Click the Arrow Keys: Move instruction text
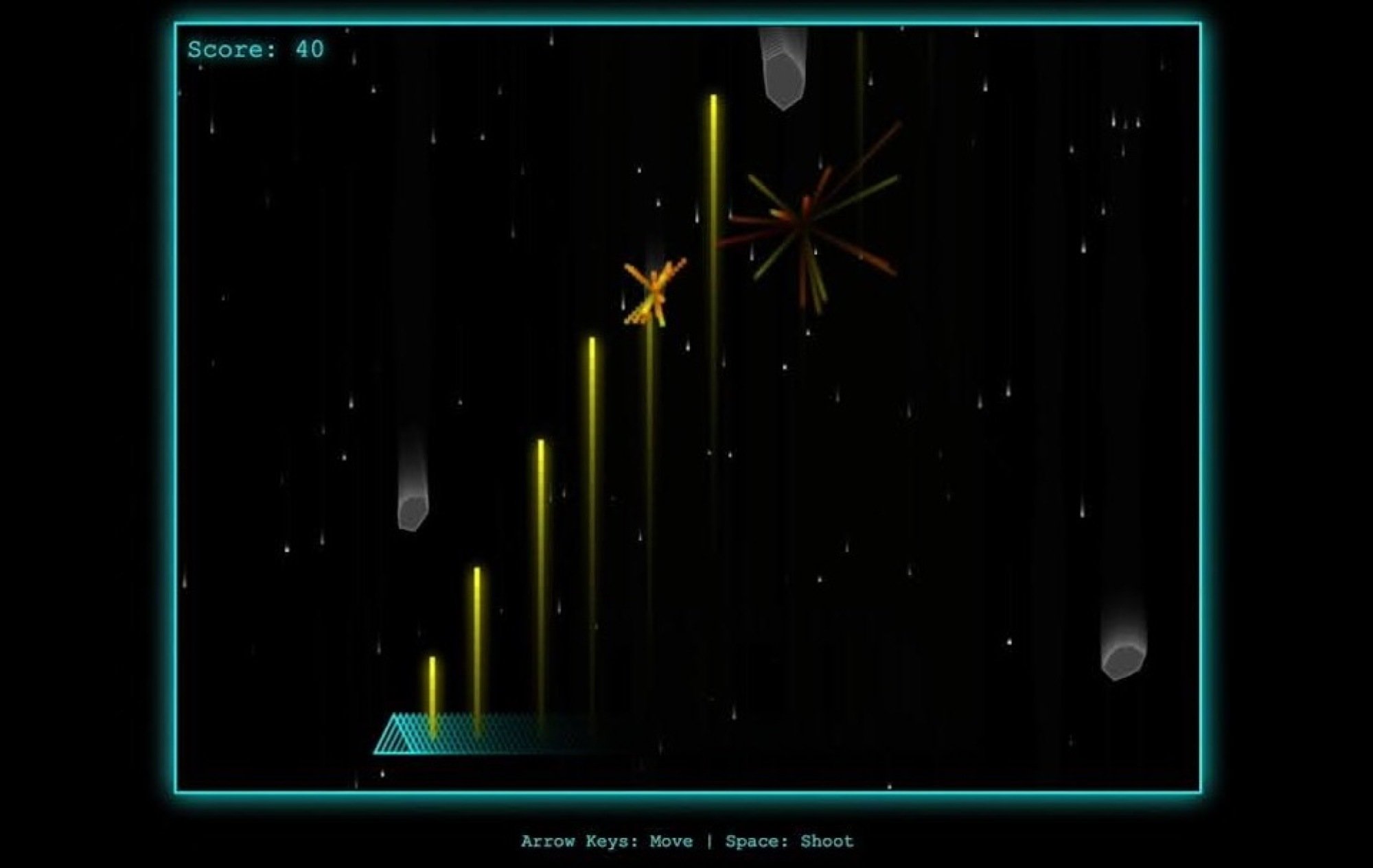The height and width of the screenshot is (868, 1373). pyautogui.click(x=608, y=840)
